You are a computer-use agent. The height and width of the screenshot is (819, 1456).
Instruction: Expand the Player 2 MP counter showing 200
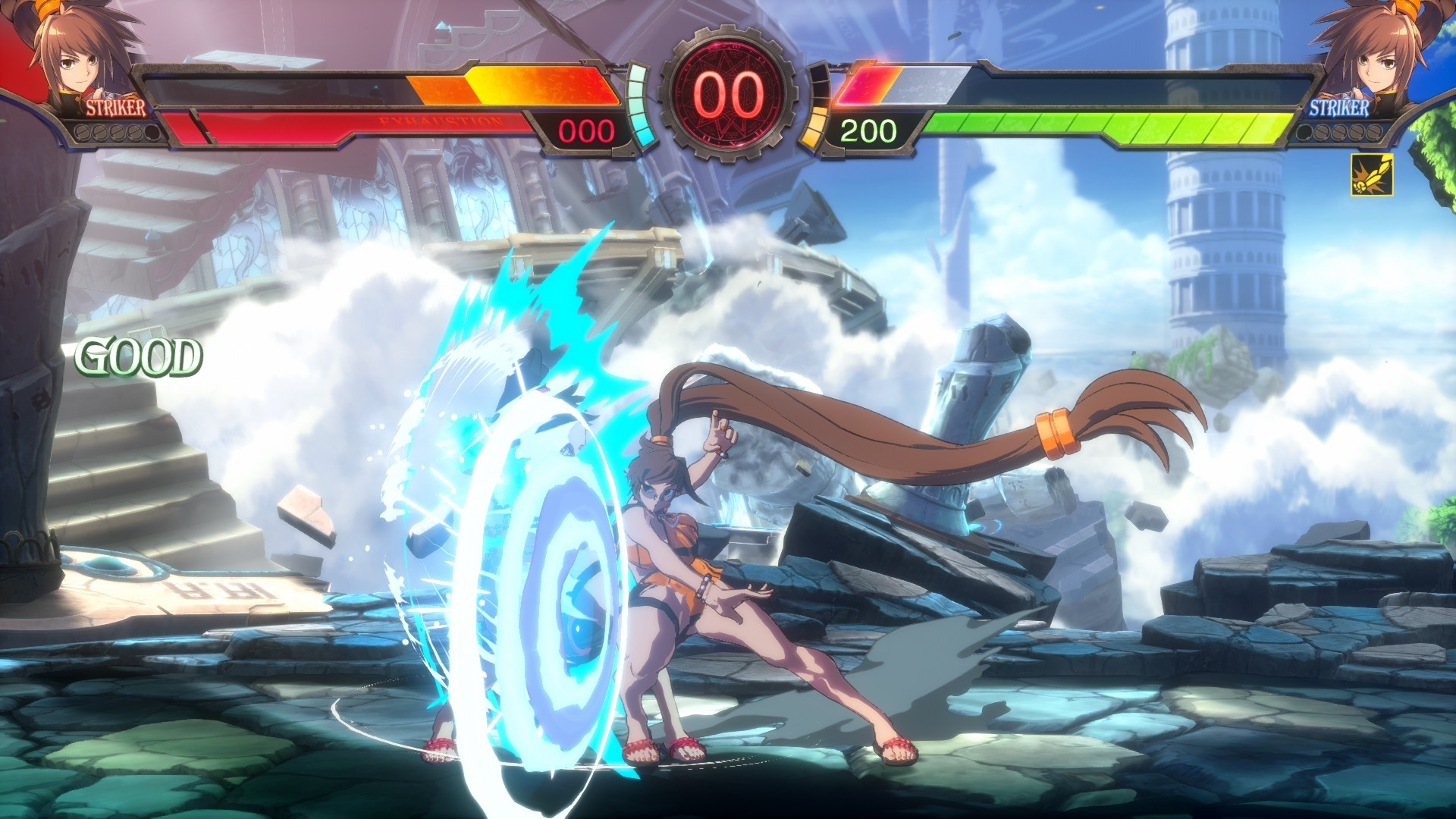868,129
